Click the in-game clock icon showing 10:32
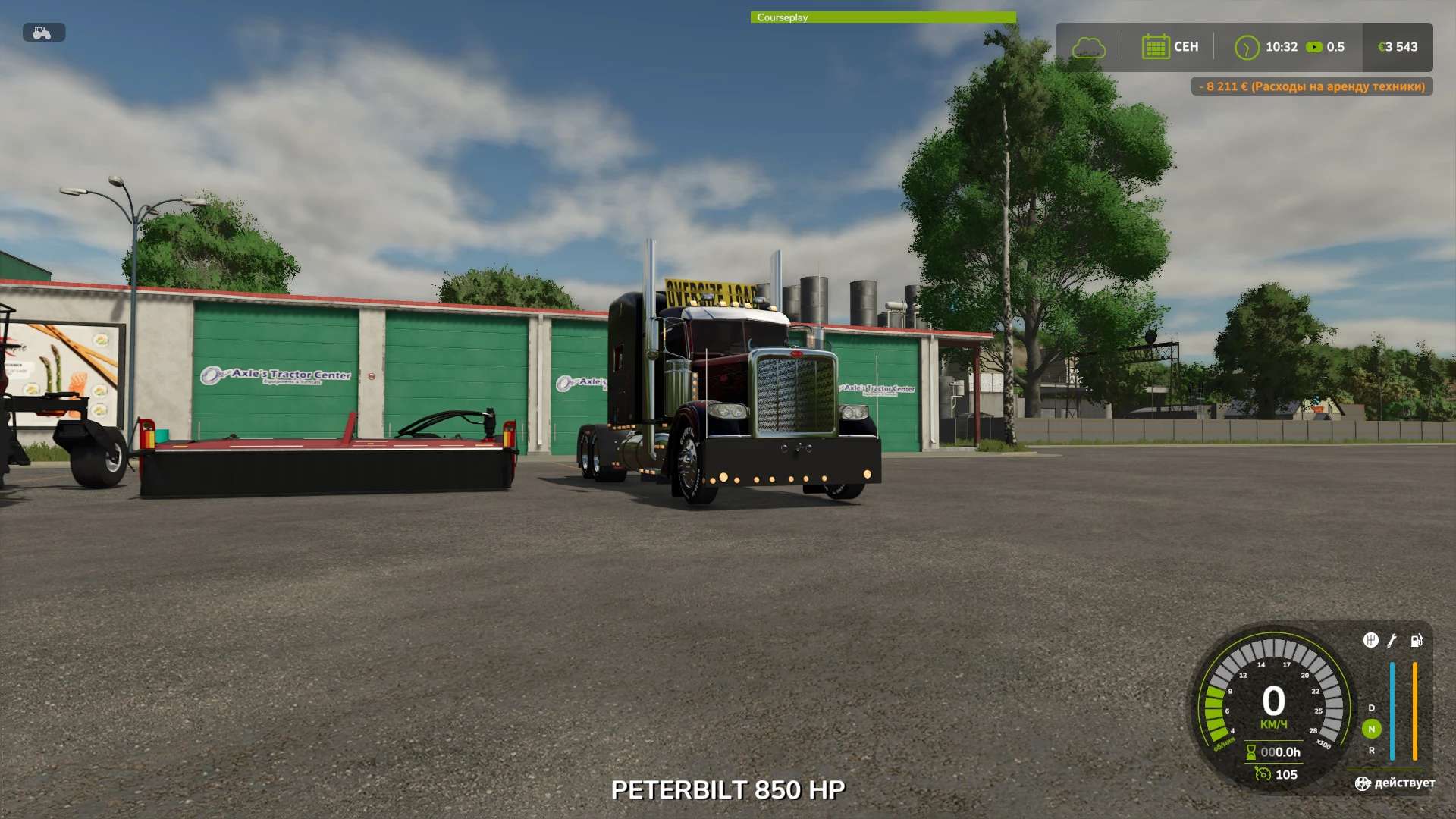The width and height of the screenshot is (1456, 819). pyautogui.click(x=1246, y=47)
